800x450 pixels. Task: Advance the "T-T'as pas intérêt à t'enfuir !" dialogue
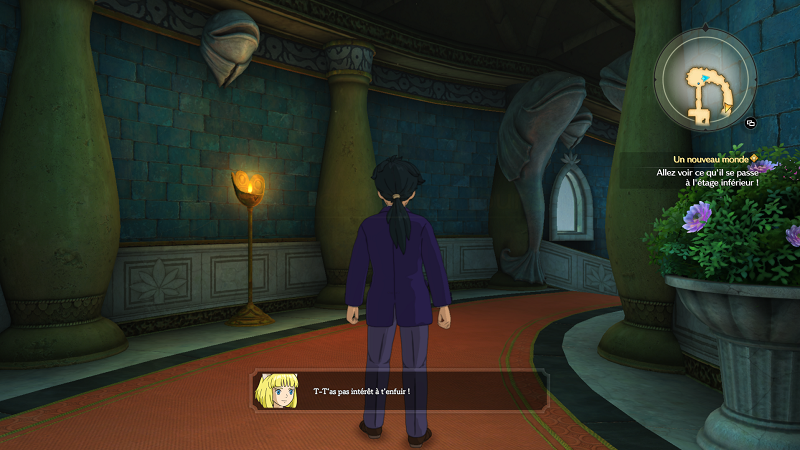pyautogui.click(x=400, y=390)
